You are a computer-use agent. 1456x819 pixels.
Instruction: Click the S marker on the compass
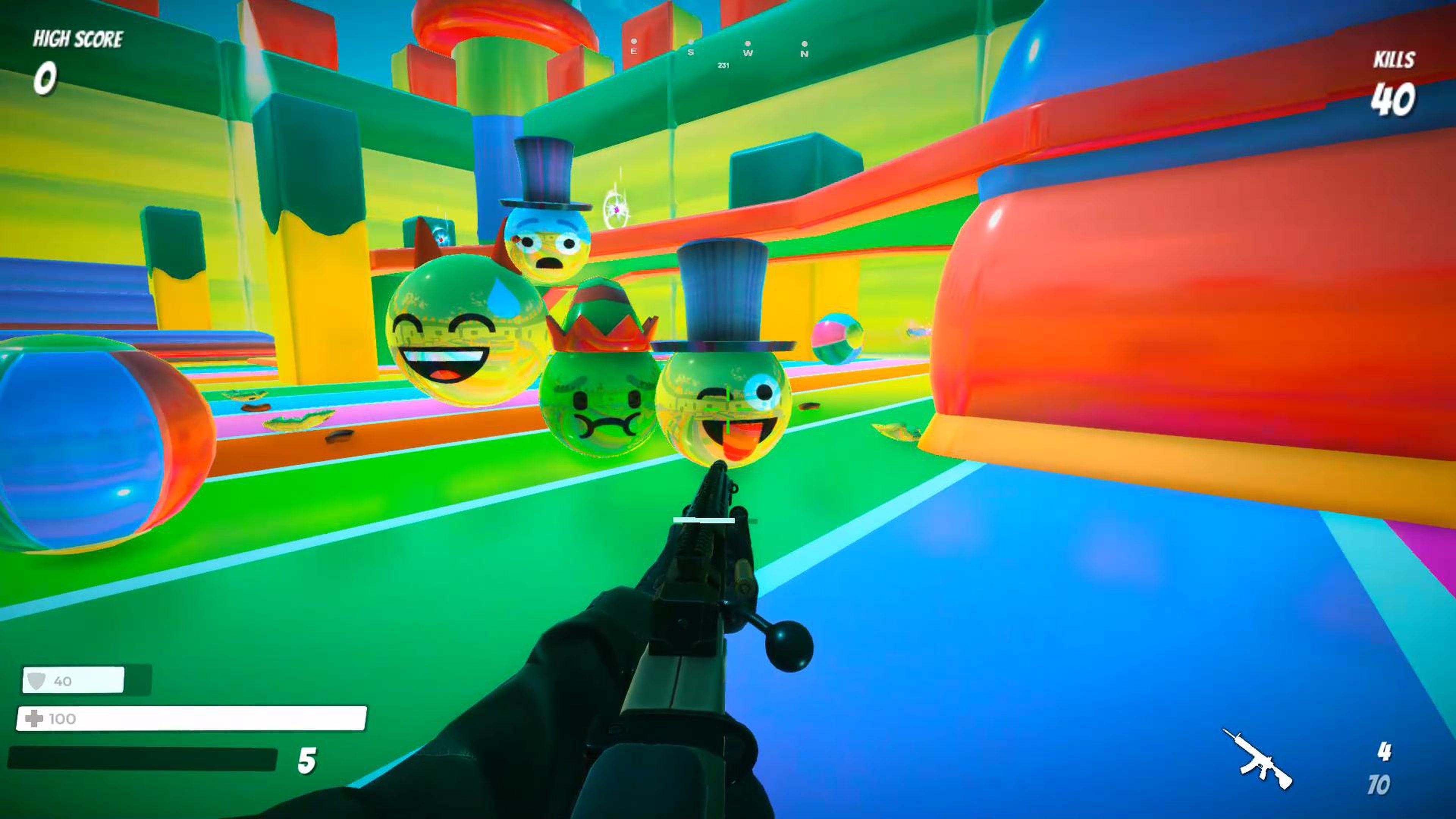click(x=690, y=53)
